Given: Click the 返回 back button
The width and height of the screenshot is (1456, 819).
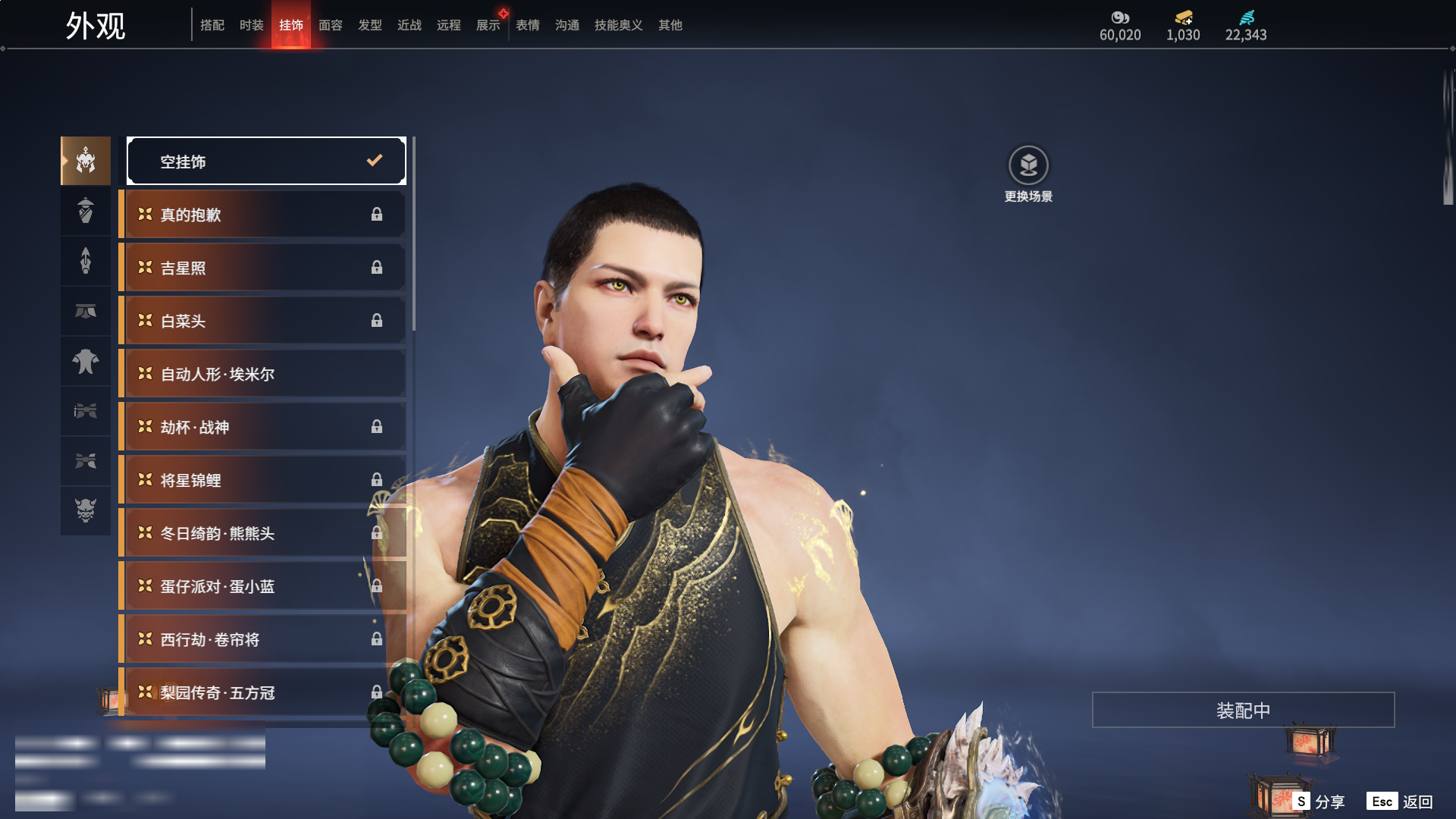Looking at the screenshot, I should pyautogui.click(x=1400, y=802).
